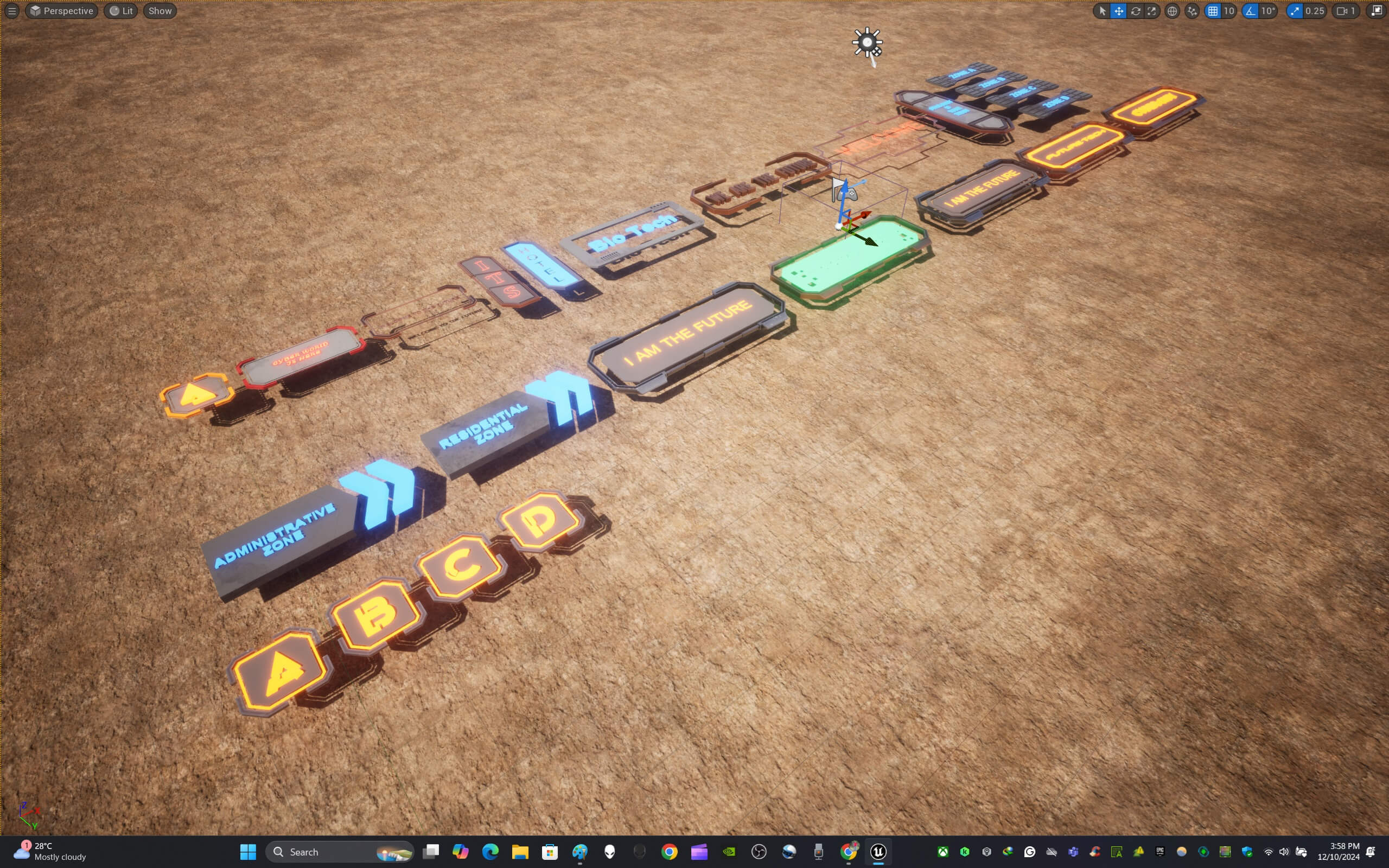The width and height of the screenshot is (1389, 868).
Task: Toggle the world coordinate system globe
Action: pyautogui.click(x=1172, y=11)
